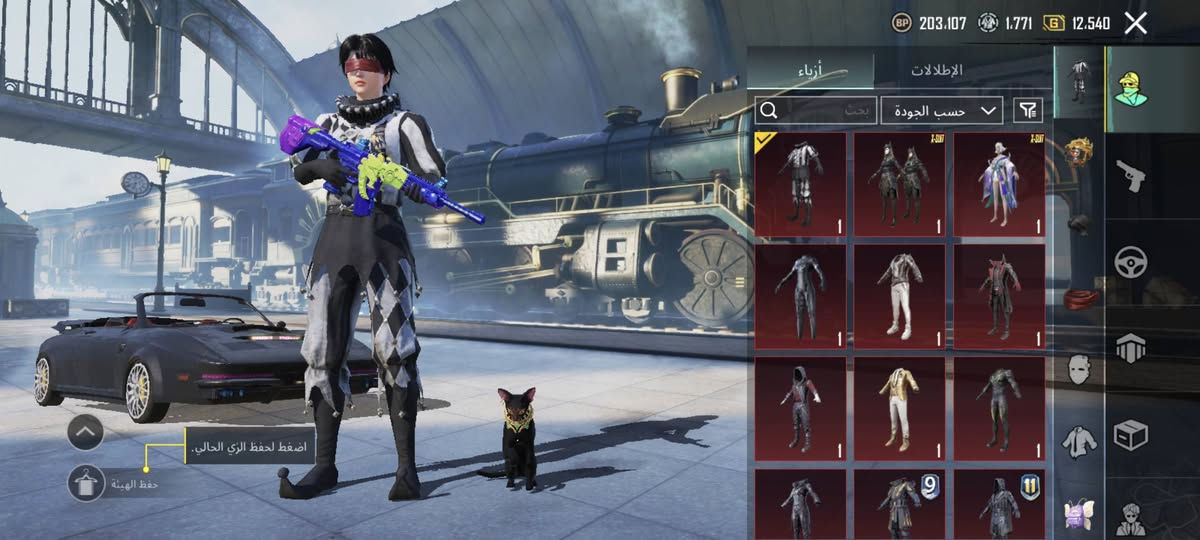
Task: Pick the white jacket and pants outfit
Action: (899, 297)
